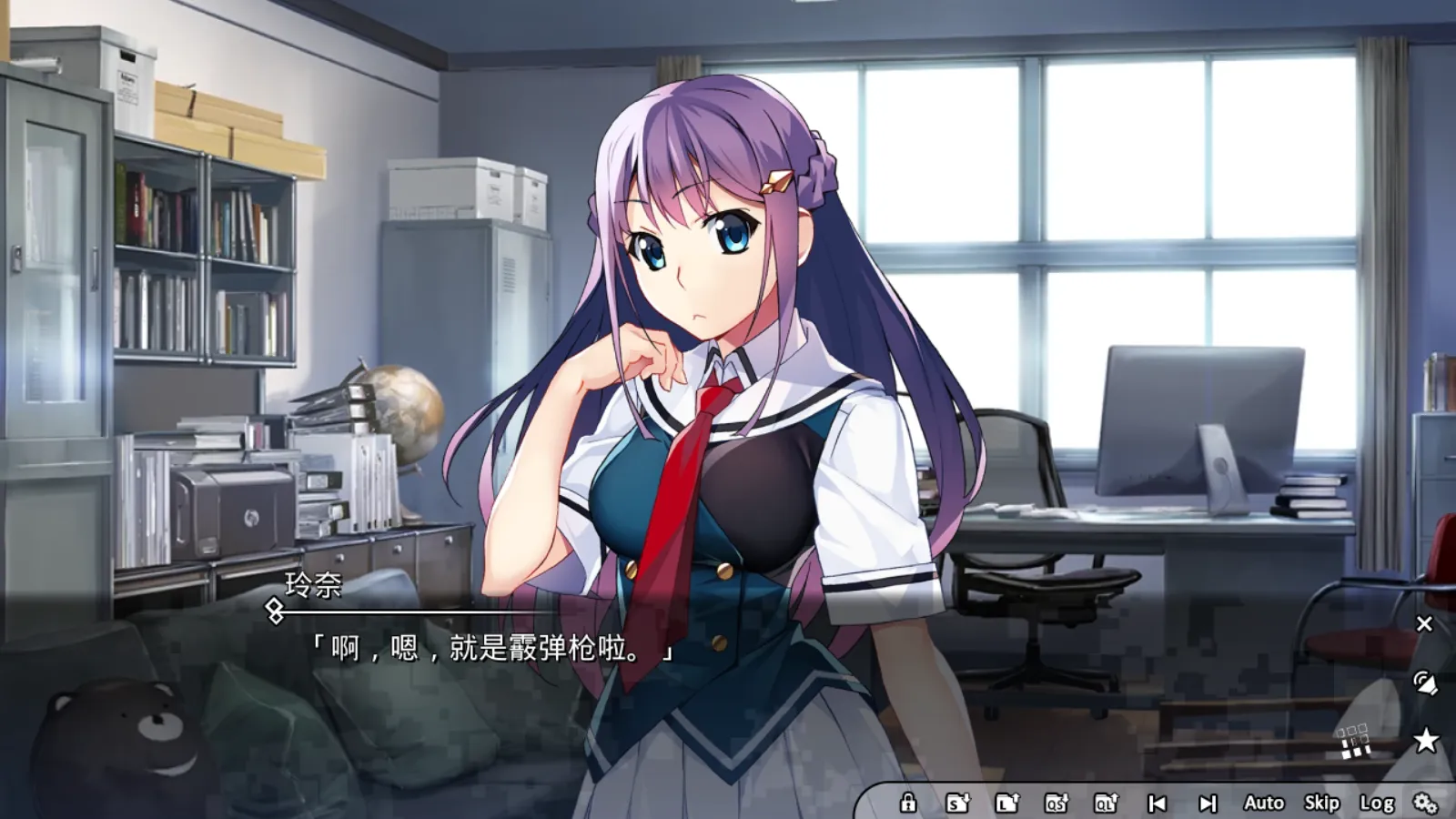
Task: Open the load screen via the L icon
Action: 1005,804
